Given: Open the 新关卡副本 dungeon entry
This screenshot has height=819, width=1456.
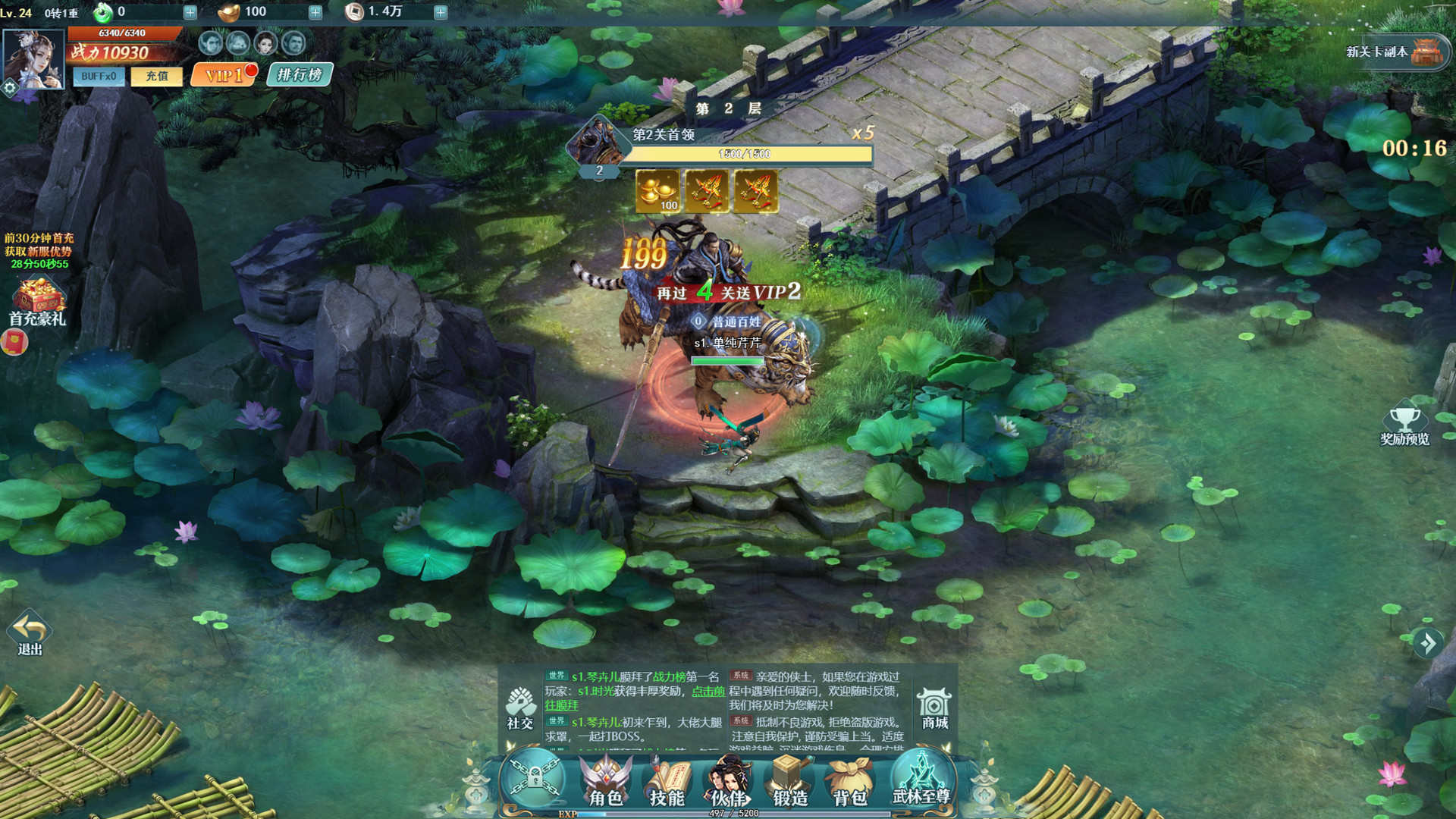Looking at the screenshot, I should tap(1399, 52).
